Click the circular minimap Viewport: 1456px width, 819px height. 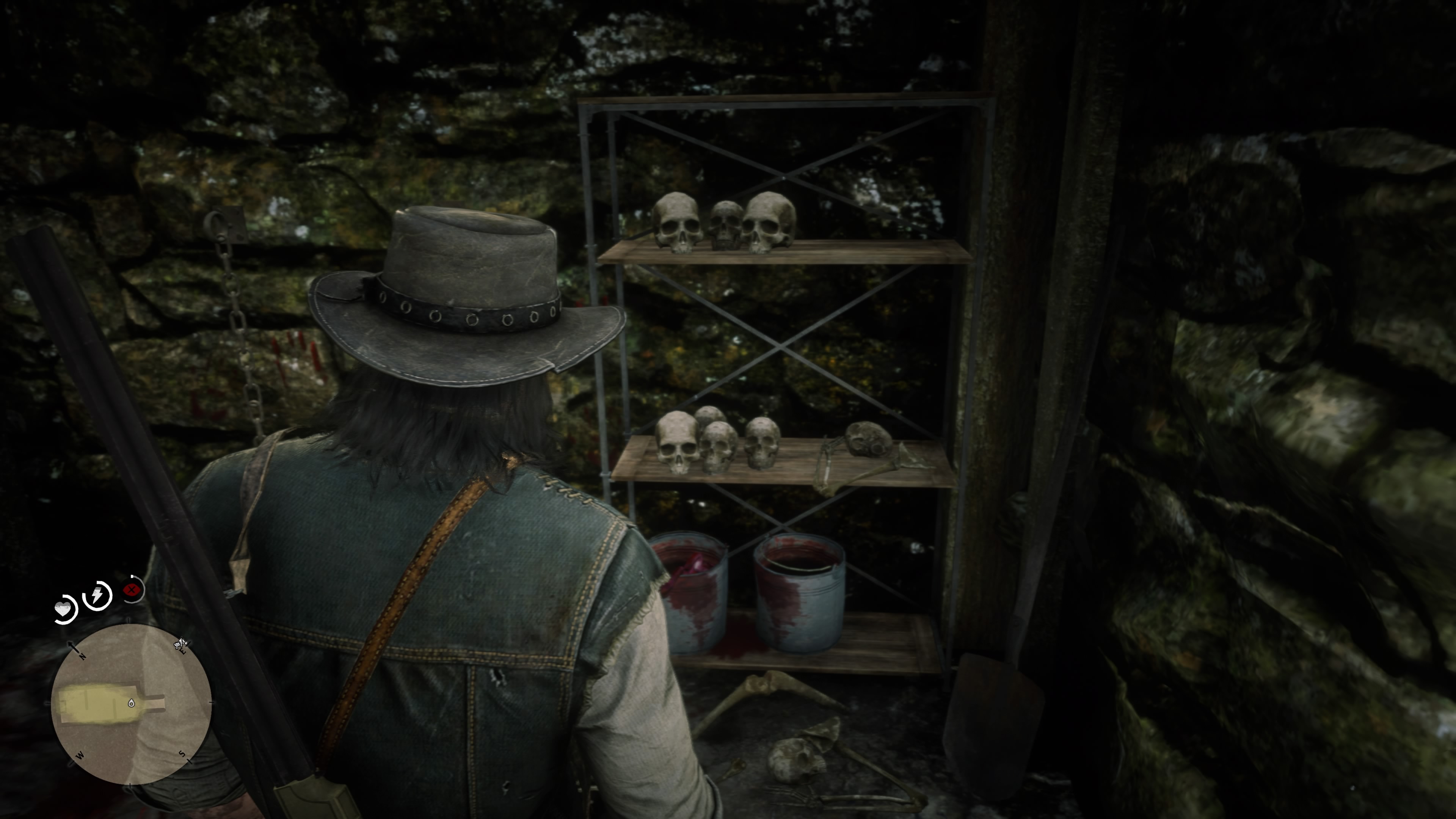pyautogui.click(x=131, y=704)
